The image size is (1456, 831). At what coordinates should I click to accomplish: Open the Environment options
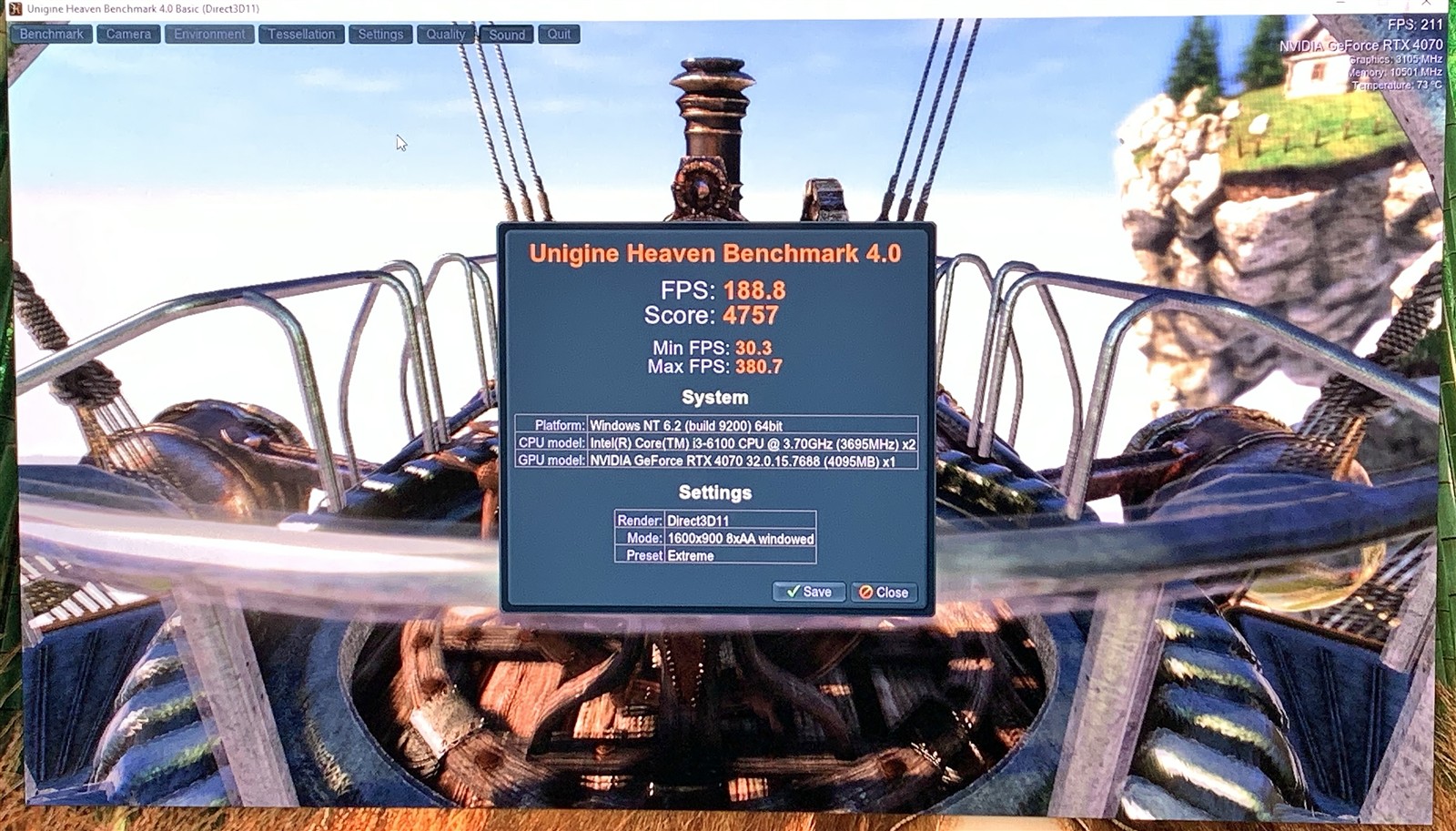[x=209, y=35]
